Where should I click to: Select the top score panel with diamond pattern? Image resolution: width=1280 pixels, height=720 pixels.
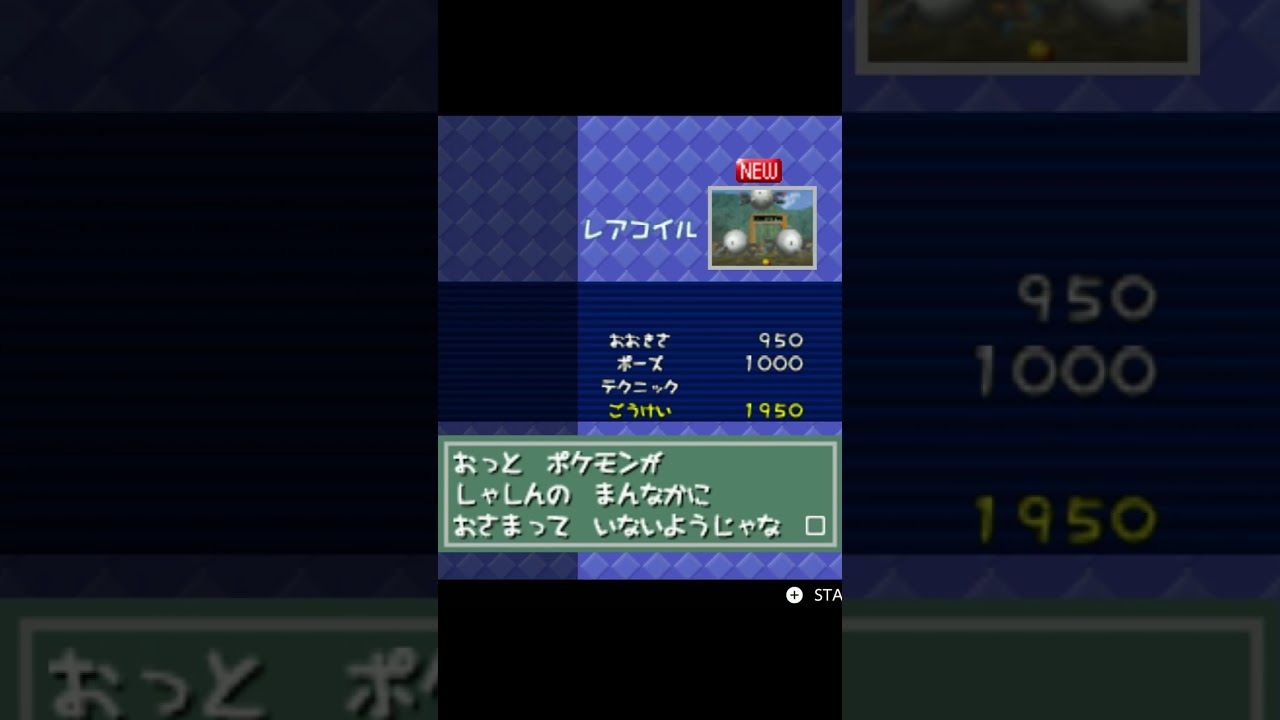710,198
